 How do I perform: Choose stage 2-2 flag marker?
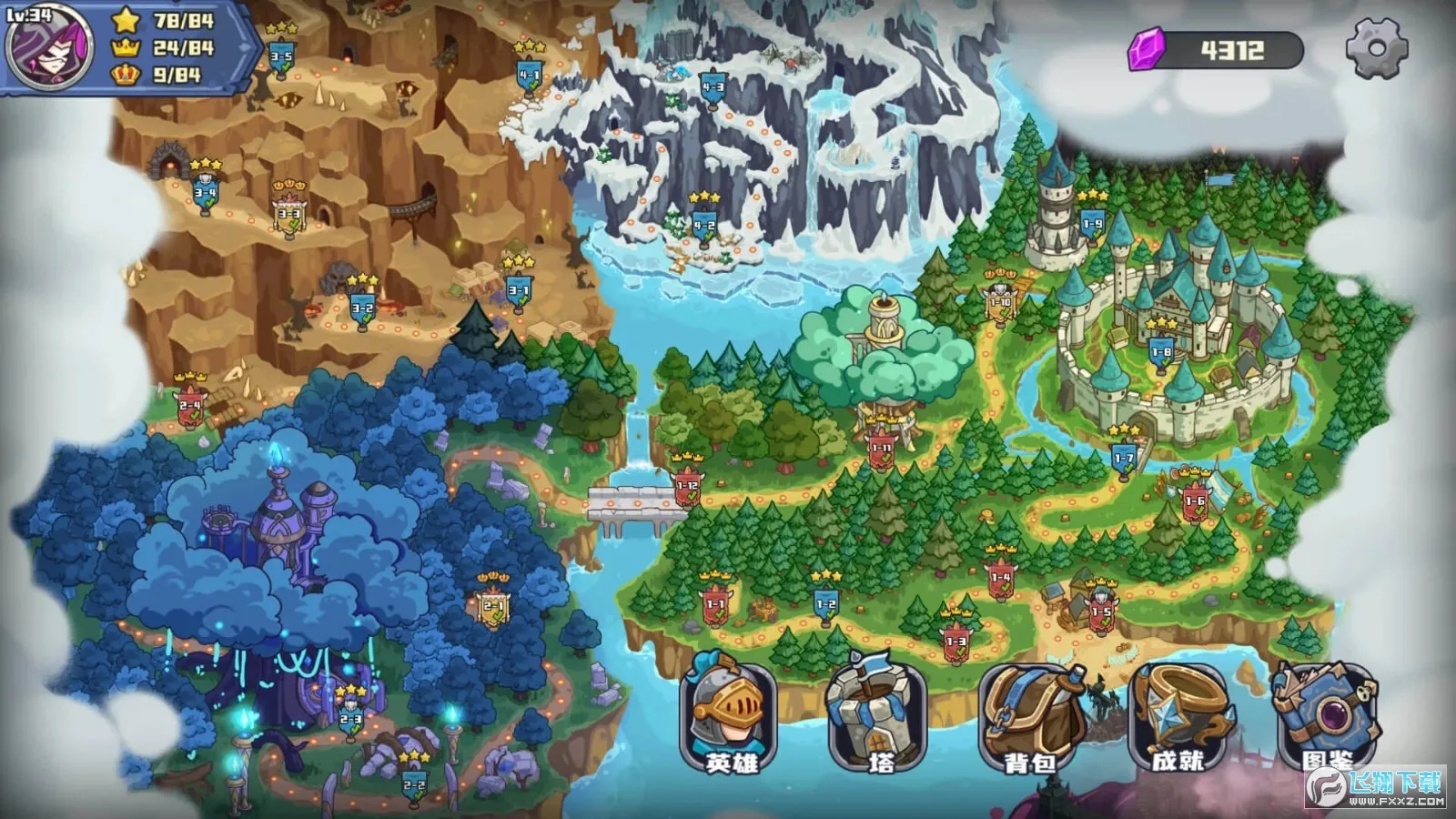(414, 784)
